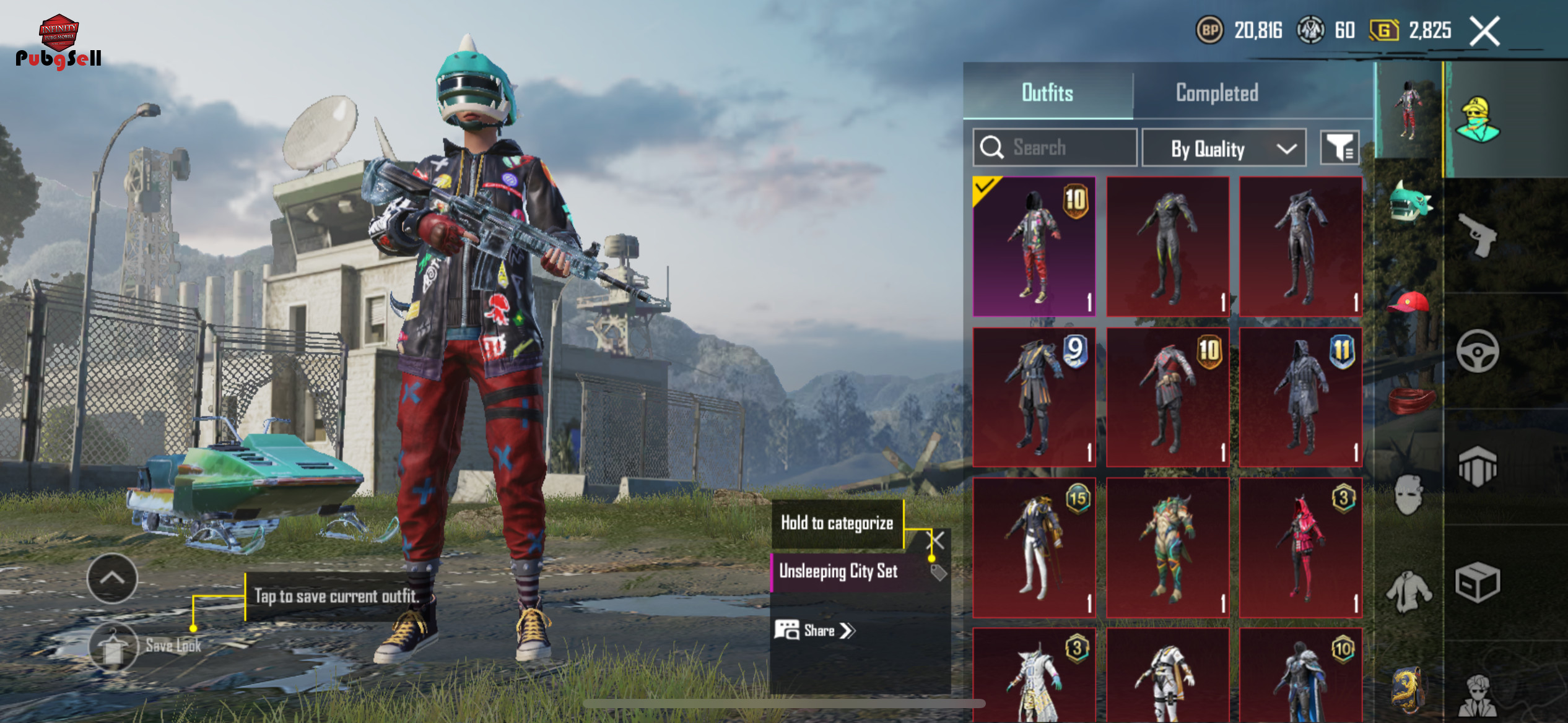Image resolution: width=1568 pixels, height=723 pixels.
Task: Select the shark helmet headgear slot
Action: pyautogui.click(x=1409, y=202)
